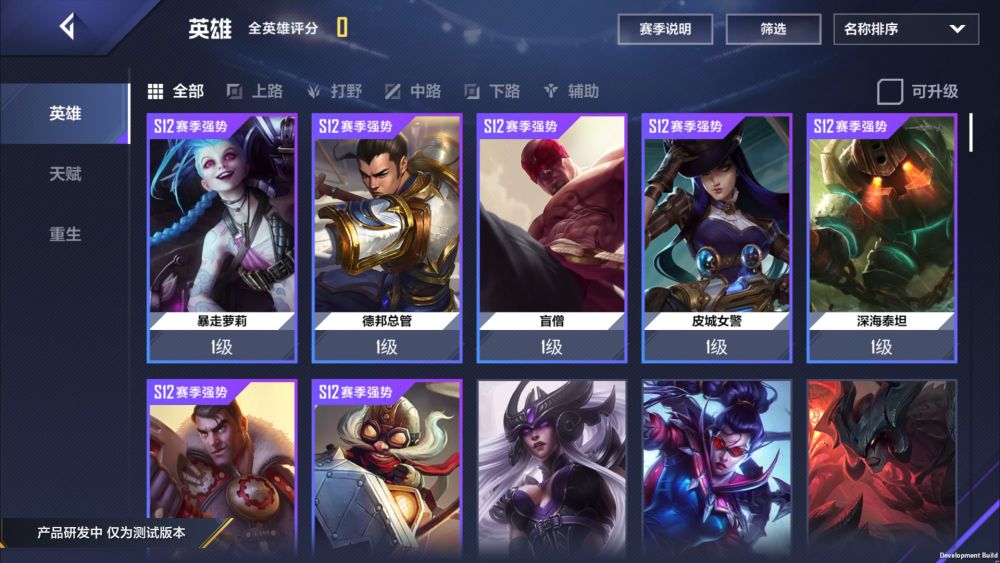
Task: Select the 暴走萝莉 hero card
Action: click(222, 238)
